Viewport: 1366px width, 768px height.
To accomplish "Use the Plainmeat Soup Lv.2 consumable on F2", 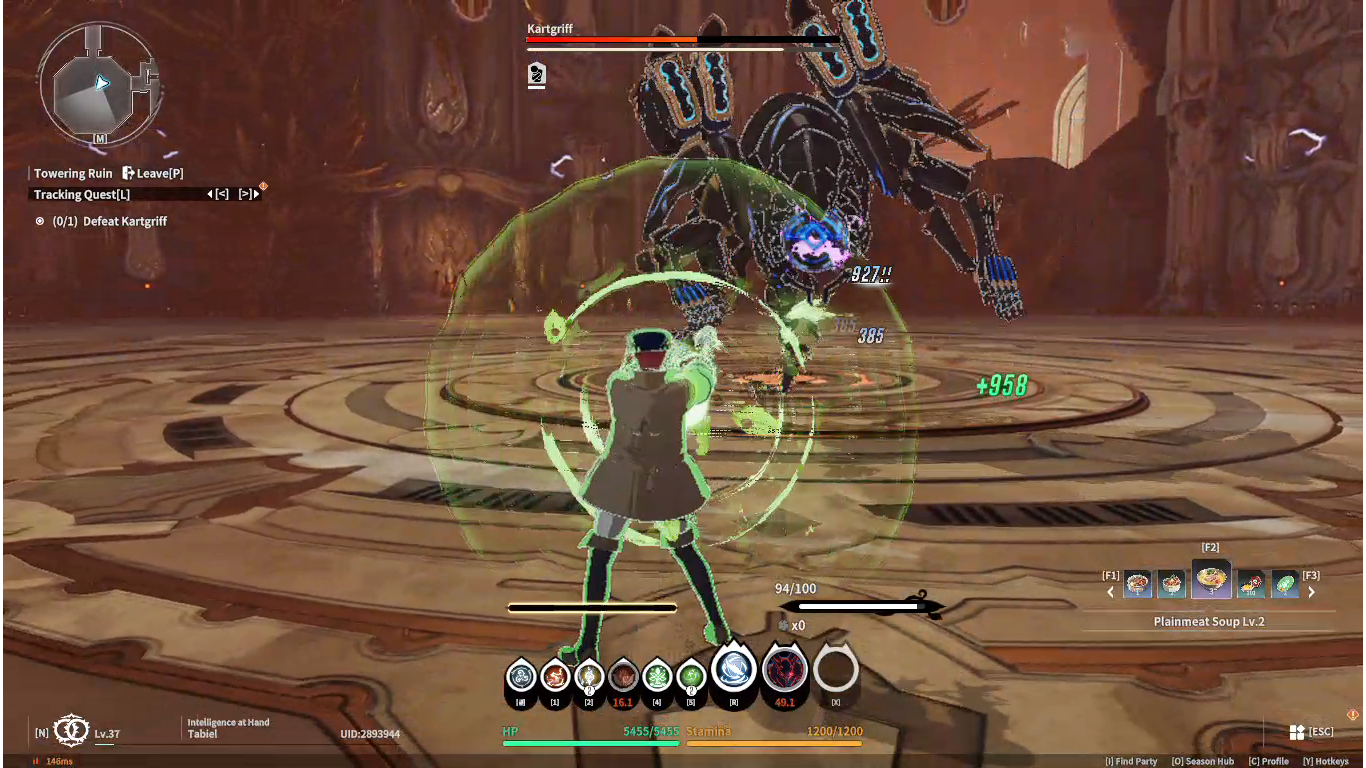I will point(1212,578).
